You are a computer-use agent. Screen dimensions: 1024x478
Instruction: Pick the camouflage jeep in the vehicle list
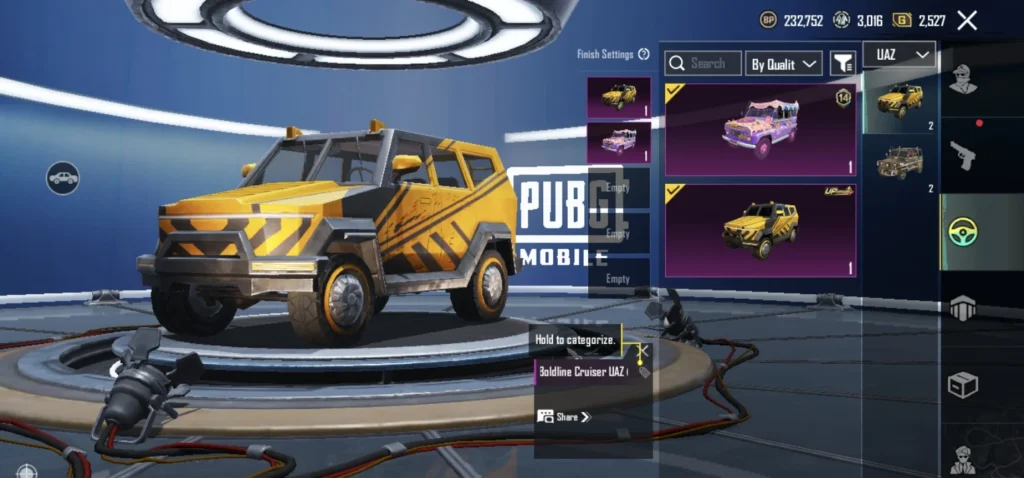(900, 164)
